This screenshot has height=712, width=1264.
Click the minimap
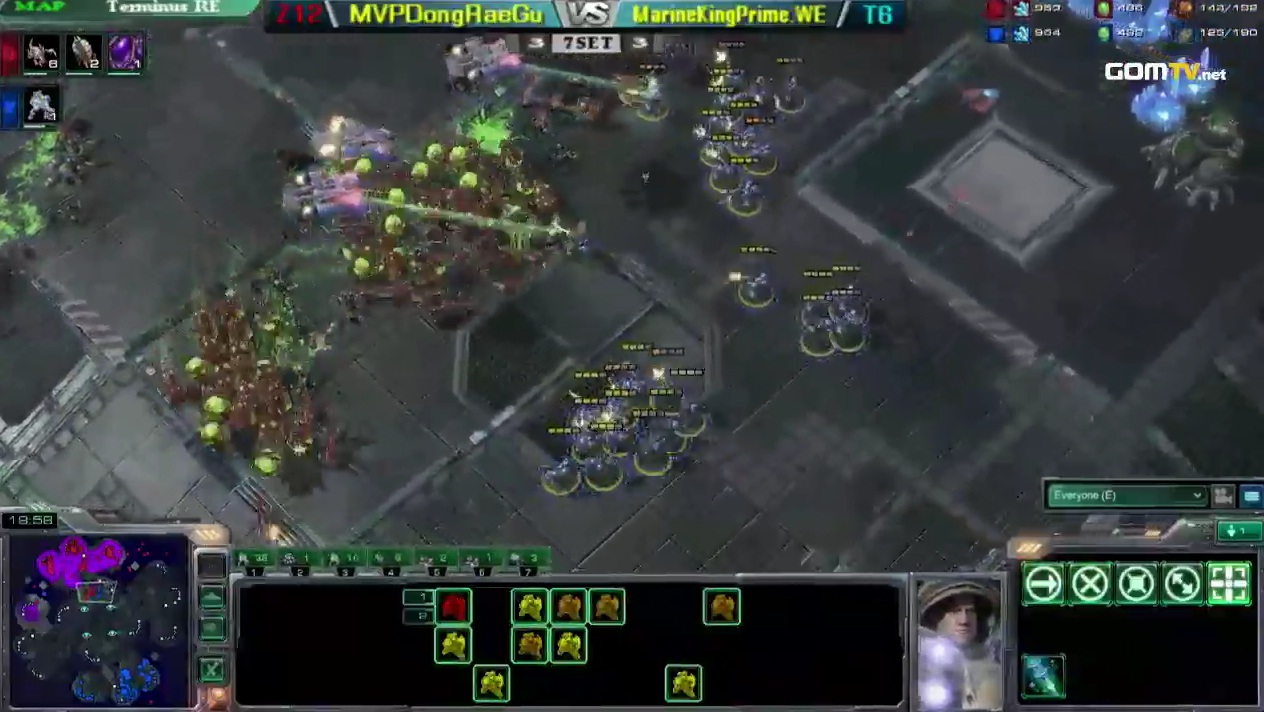point(98,620)
